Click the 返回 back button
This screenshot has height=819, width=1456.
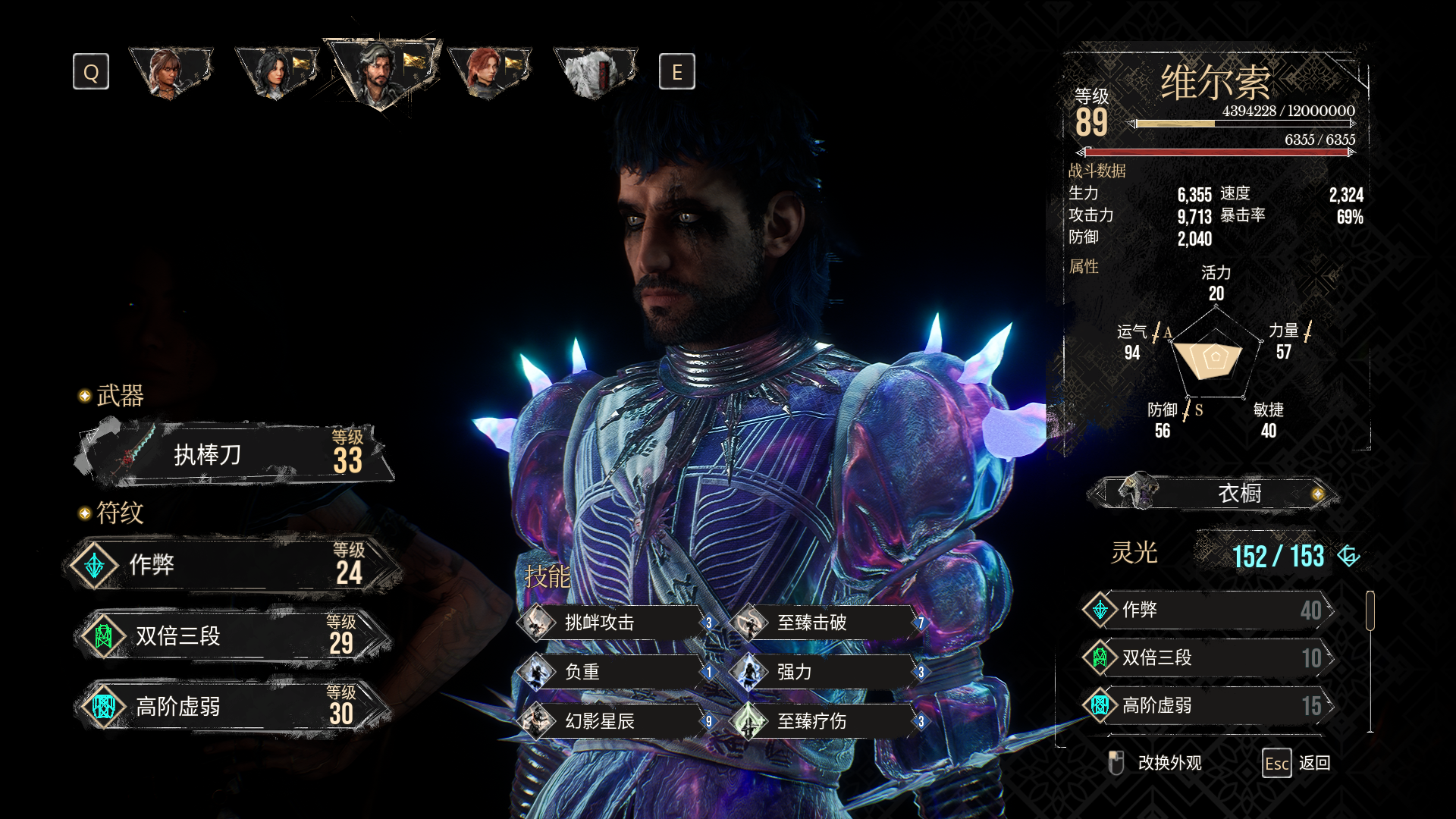[x=1298, y=763]
